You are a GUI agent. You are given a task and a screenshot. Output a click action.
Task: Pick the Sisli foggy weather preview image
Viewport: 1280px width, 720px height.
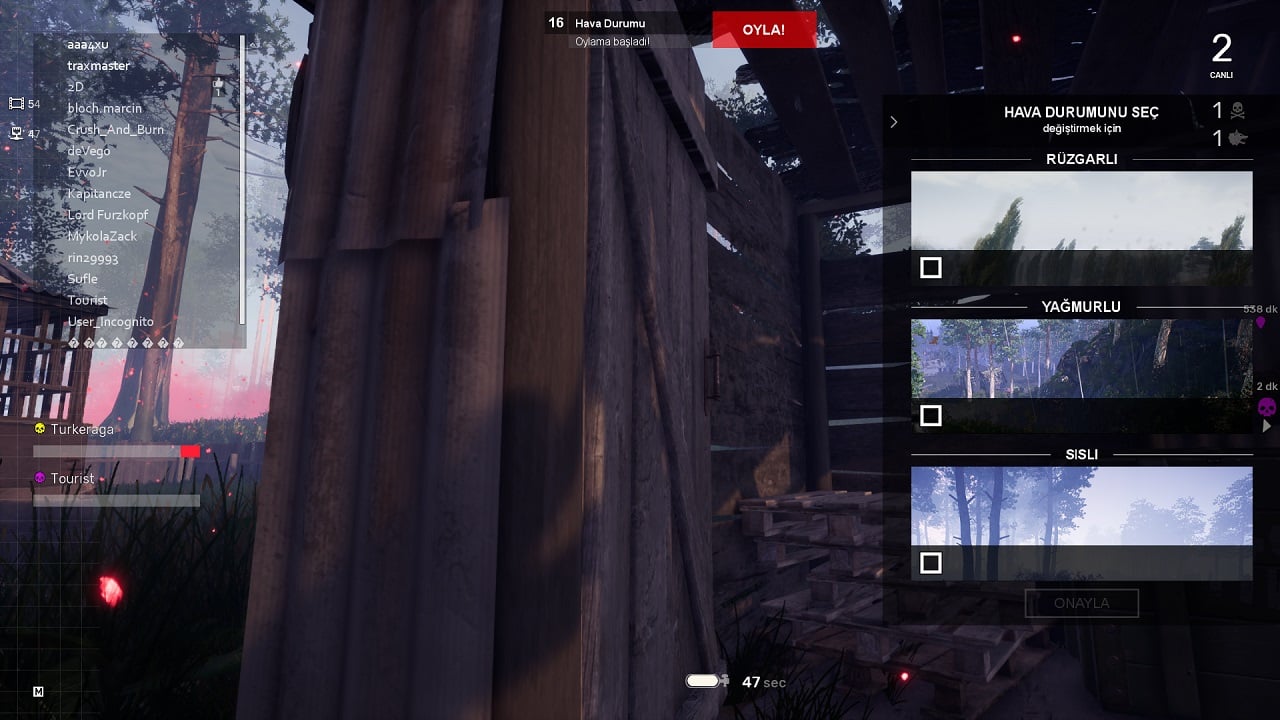pyautogui.click(x=1081, y=507)
